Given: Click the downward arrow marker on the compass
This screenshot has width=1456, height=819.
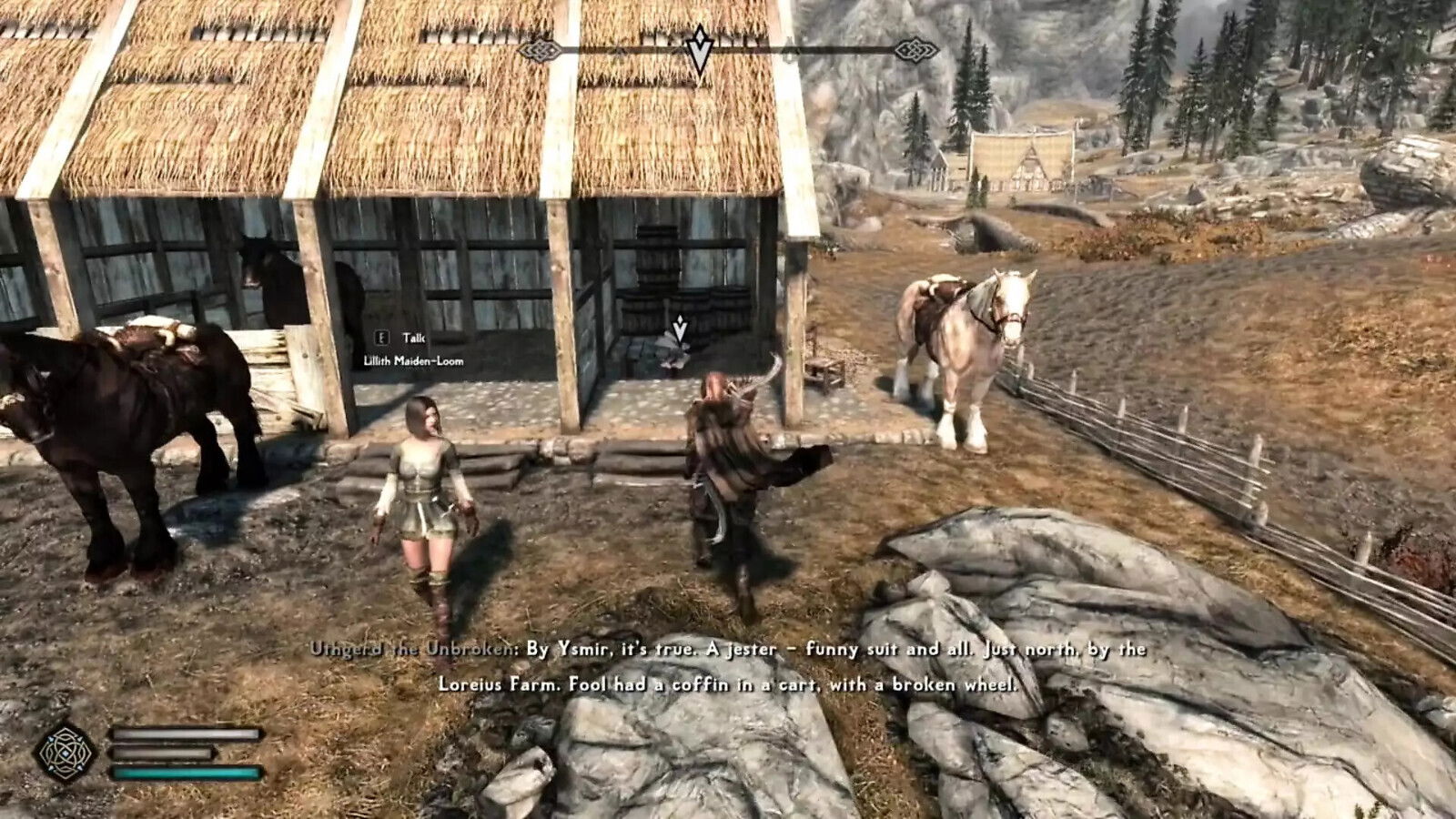Looking at the screenshot, I should coord(699,47).
